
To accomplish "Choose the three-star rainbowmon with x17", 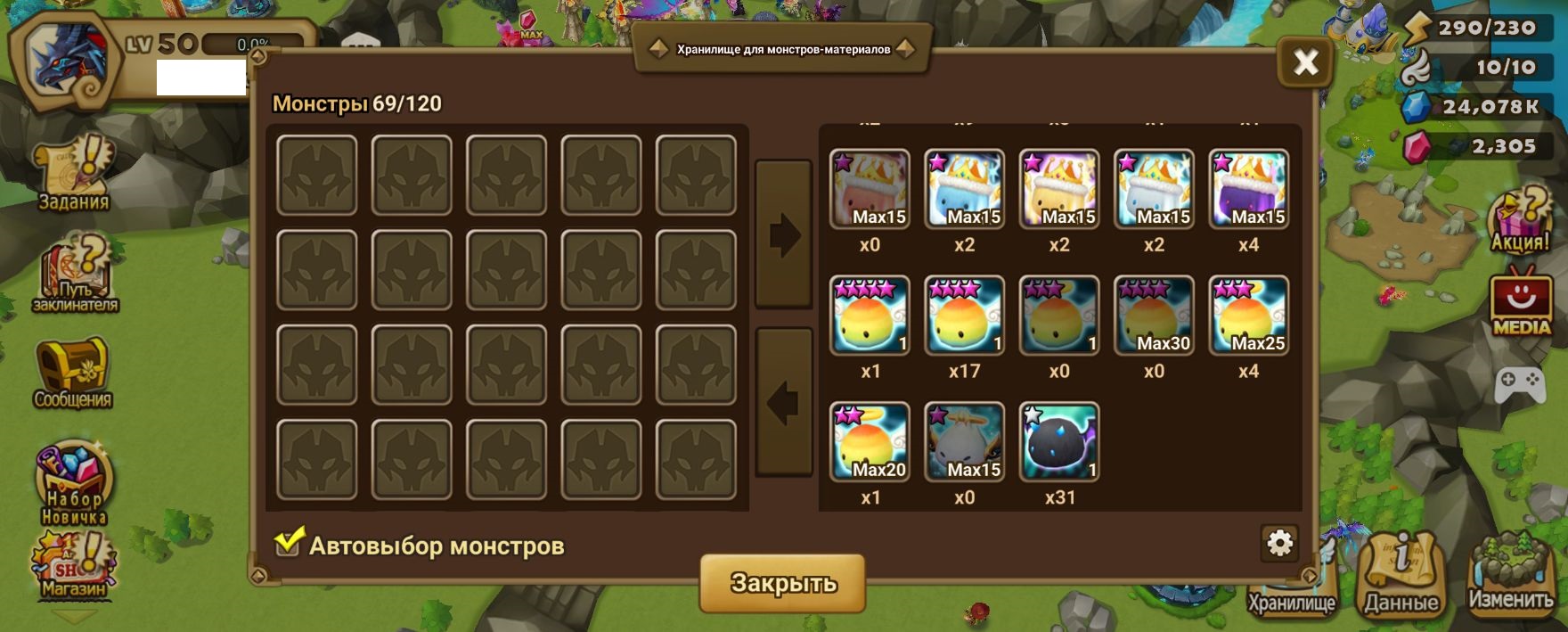I will point(964,316).
